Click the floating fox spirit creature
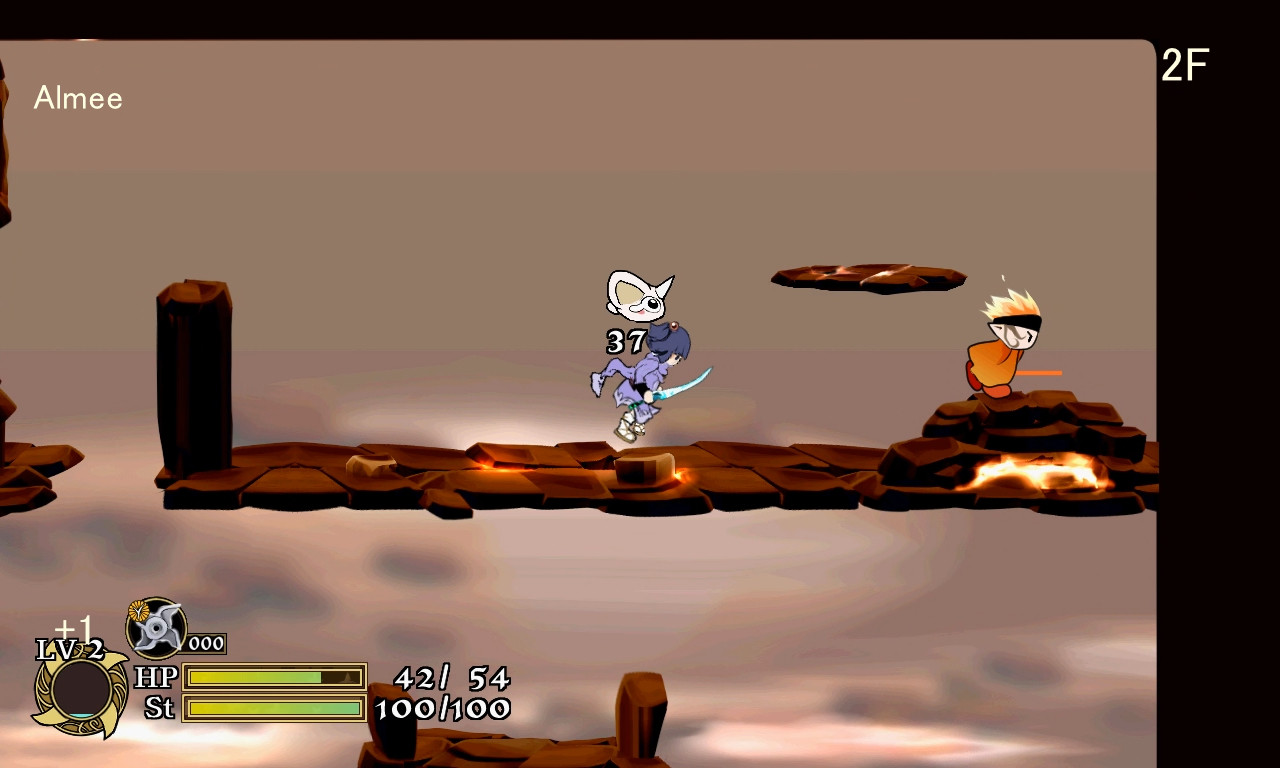The image size is (1280, 768). point(638,295)
